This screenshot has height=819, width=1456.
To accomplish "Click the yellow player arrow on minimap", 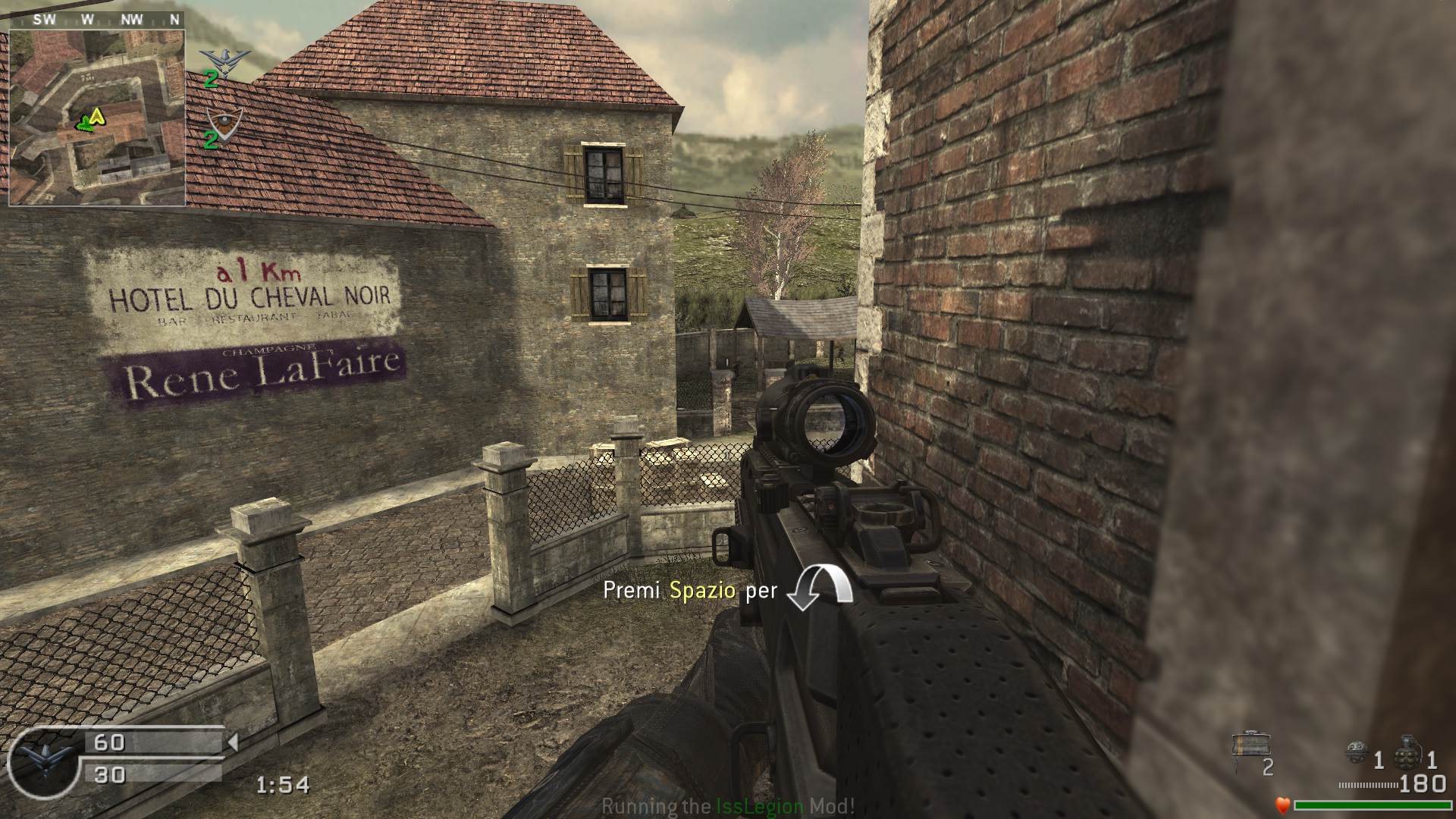I will (97, 116).
